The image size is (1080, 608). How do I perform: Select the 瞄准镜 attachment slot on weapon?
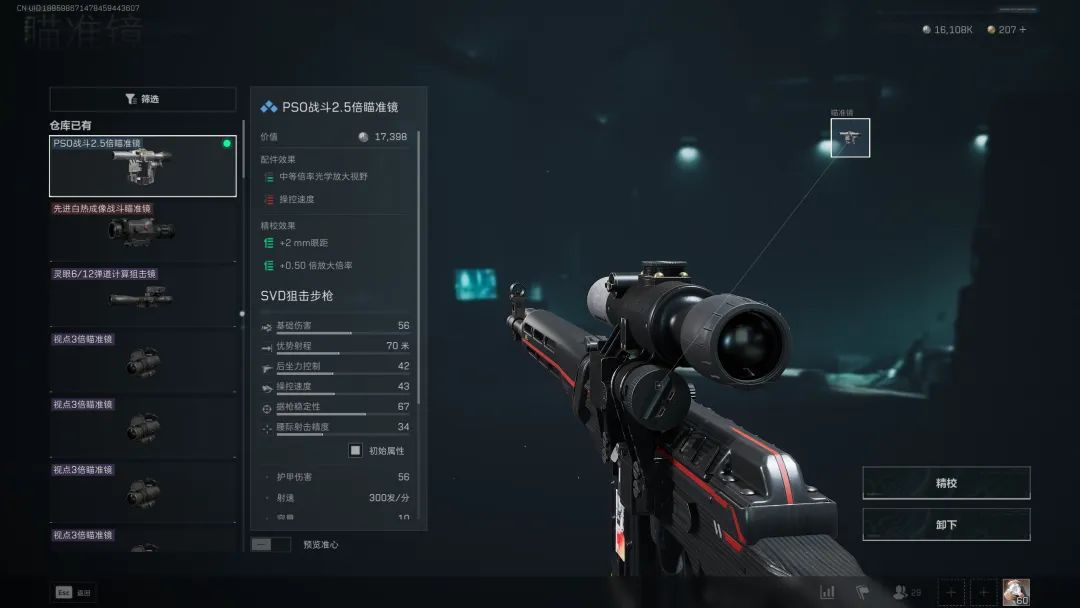[x=850, y=138]
